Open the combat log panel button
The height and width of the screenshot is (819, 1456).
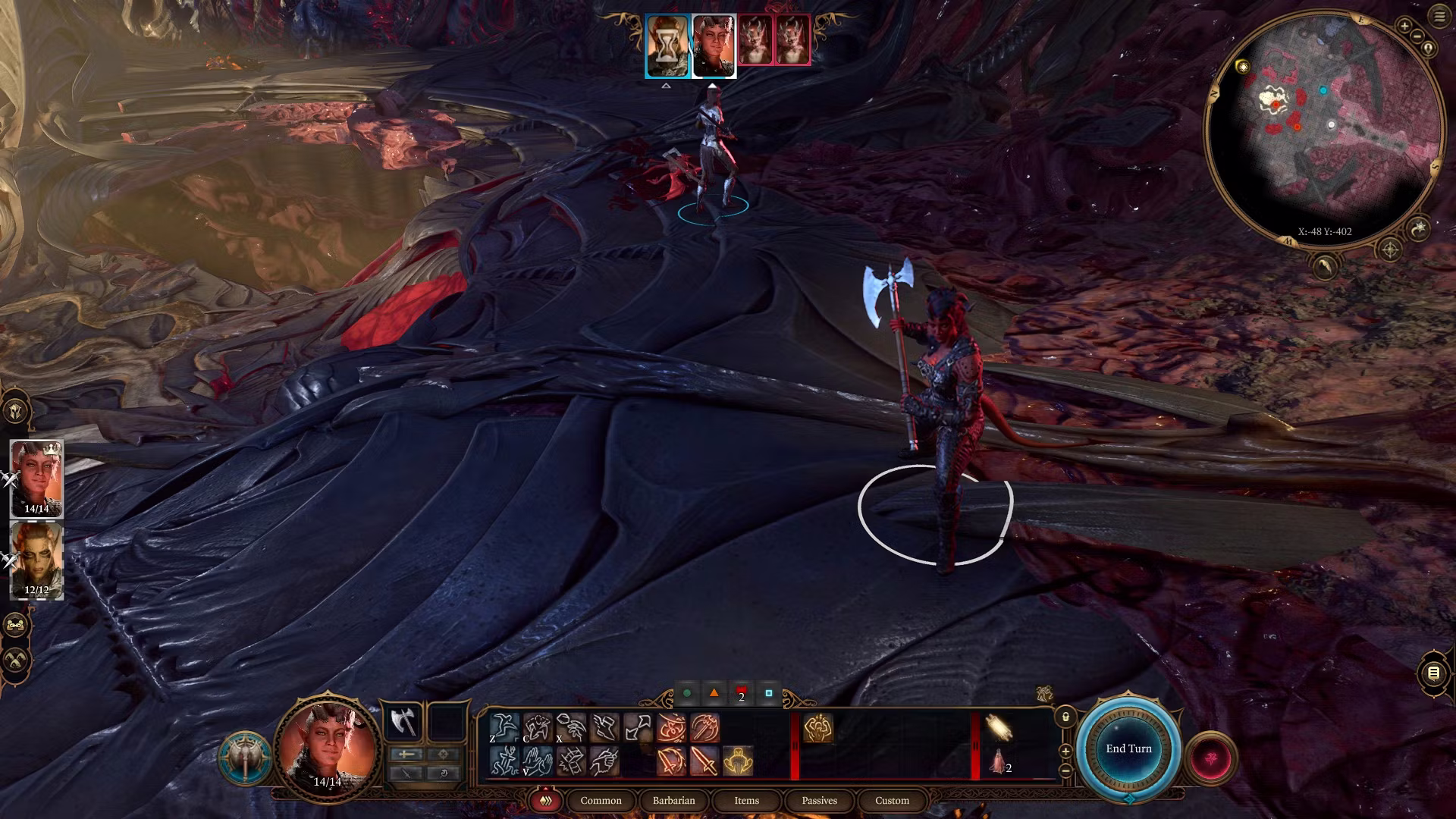tap(1433, 673)
